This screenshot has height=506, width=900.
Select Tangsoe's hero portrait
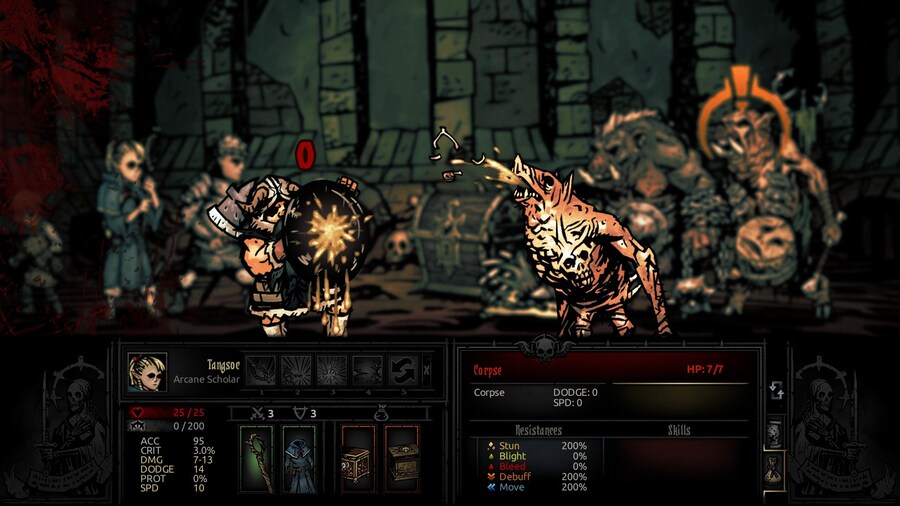click(147, 372)
